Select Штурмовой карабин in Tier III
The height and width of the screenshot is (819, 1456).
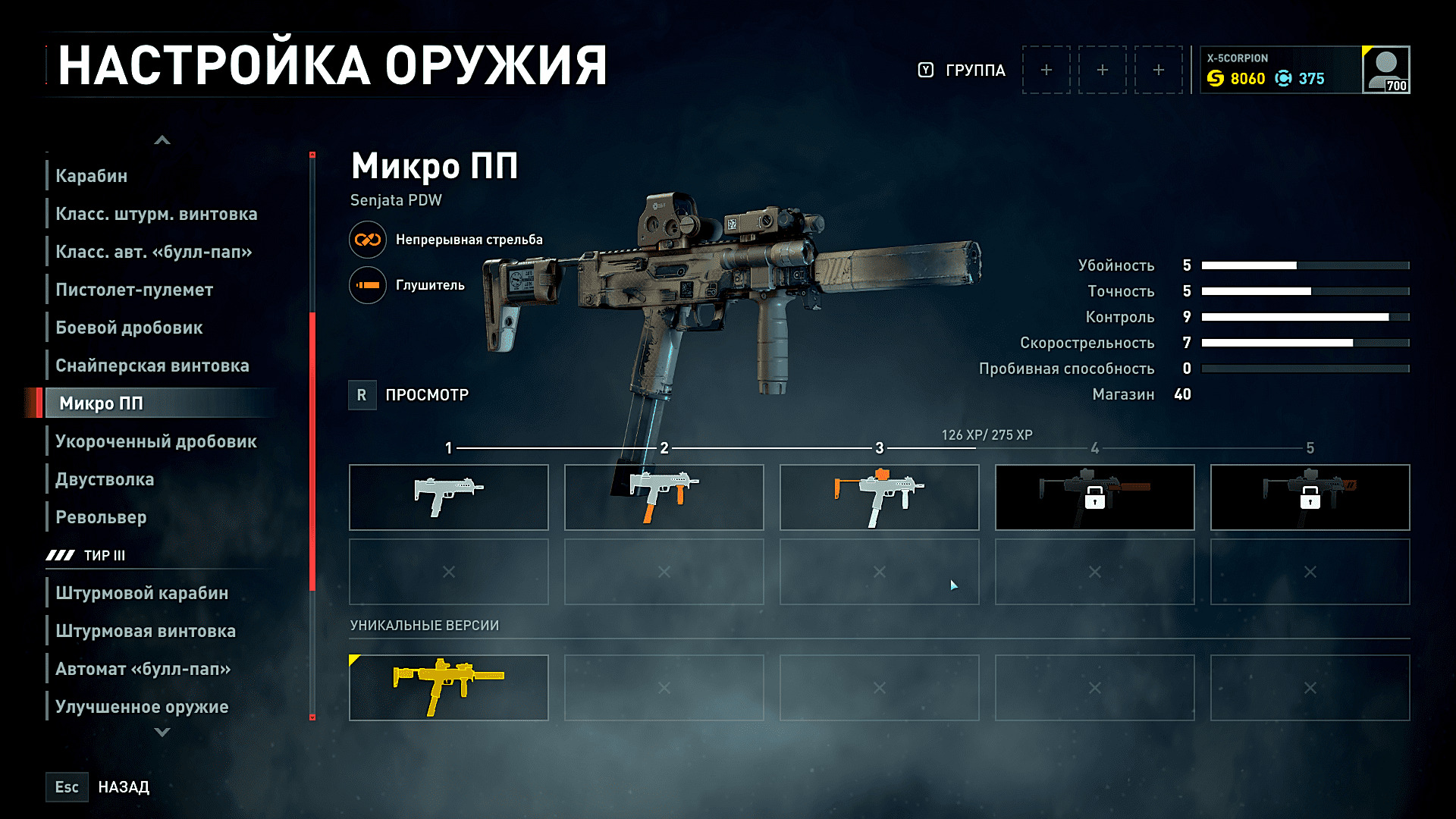pyautogui.click(x=142, y=593)
